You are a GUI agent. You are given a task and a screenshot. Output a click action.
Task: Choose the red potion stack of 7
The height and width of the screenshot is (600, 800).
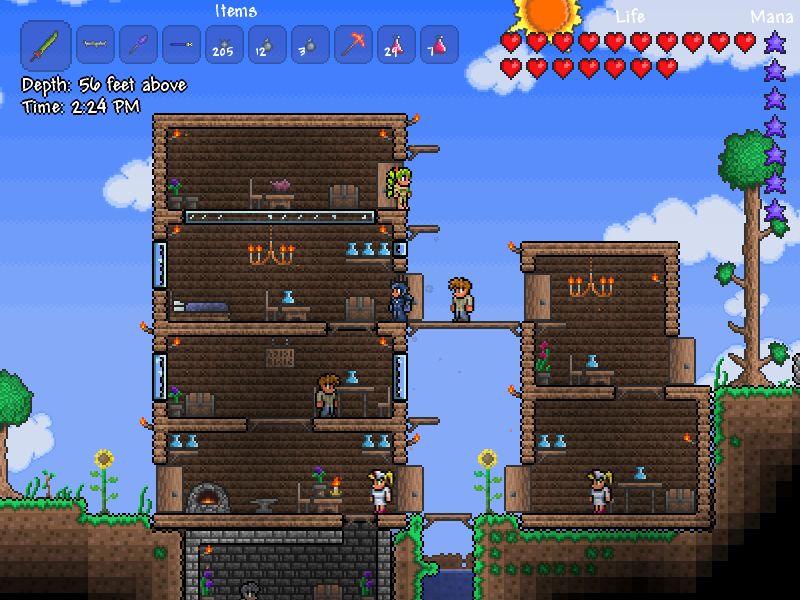439,45
